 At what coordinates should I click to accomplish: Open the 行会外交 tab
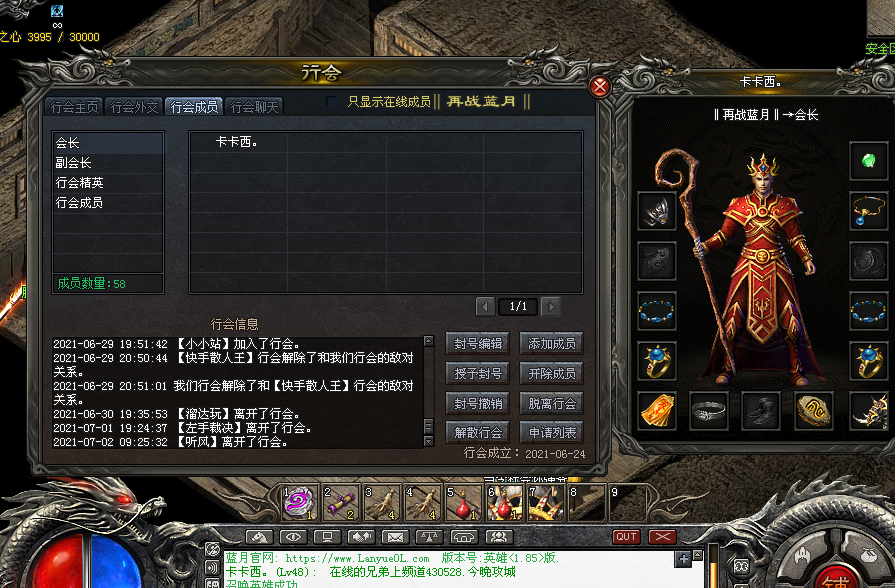point(135,107)
